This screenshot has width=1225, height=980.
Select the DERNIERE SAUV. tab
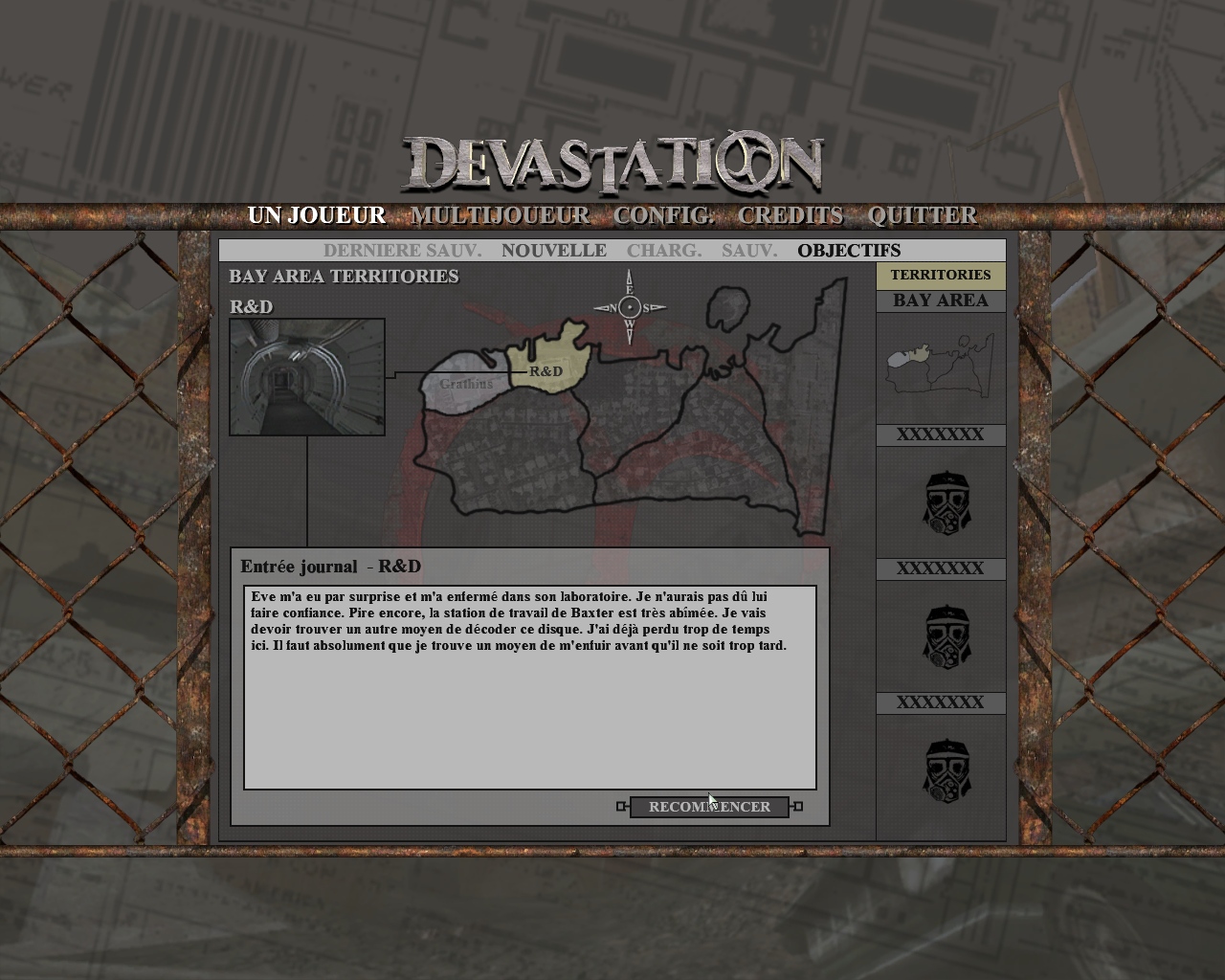click(x=402, y=251)
